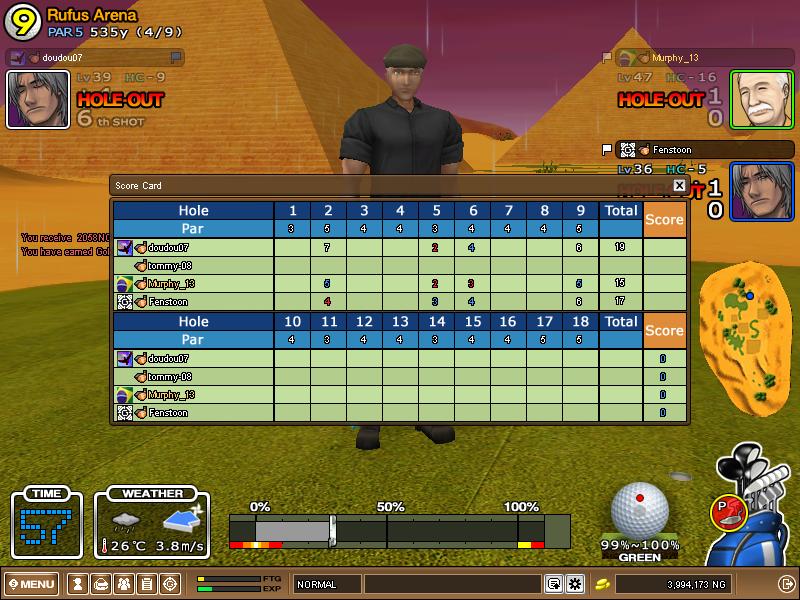Click the exit arrow button
Image resolution: width=800 pixels, height=600 pixels.
[786, 584]
